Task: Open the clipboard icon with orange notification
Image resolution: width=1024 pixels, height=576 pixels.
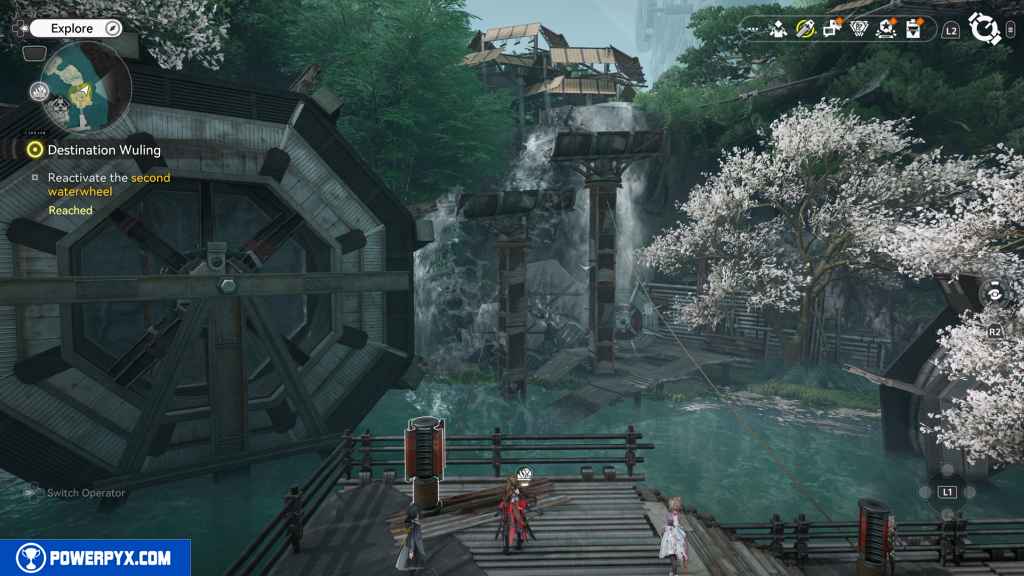Action: [913, 29]
